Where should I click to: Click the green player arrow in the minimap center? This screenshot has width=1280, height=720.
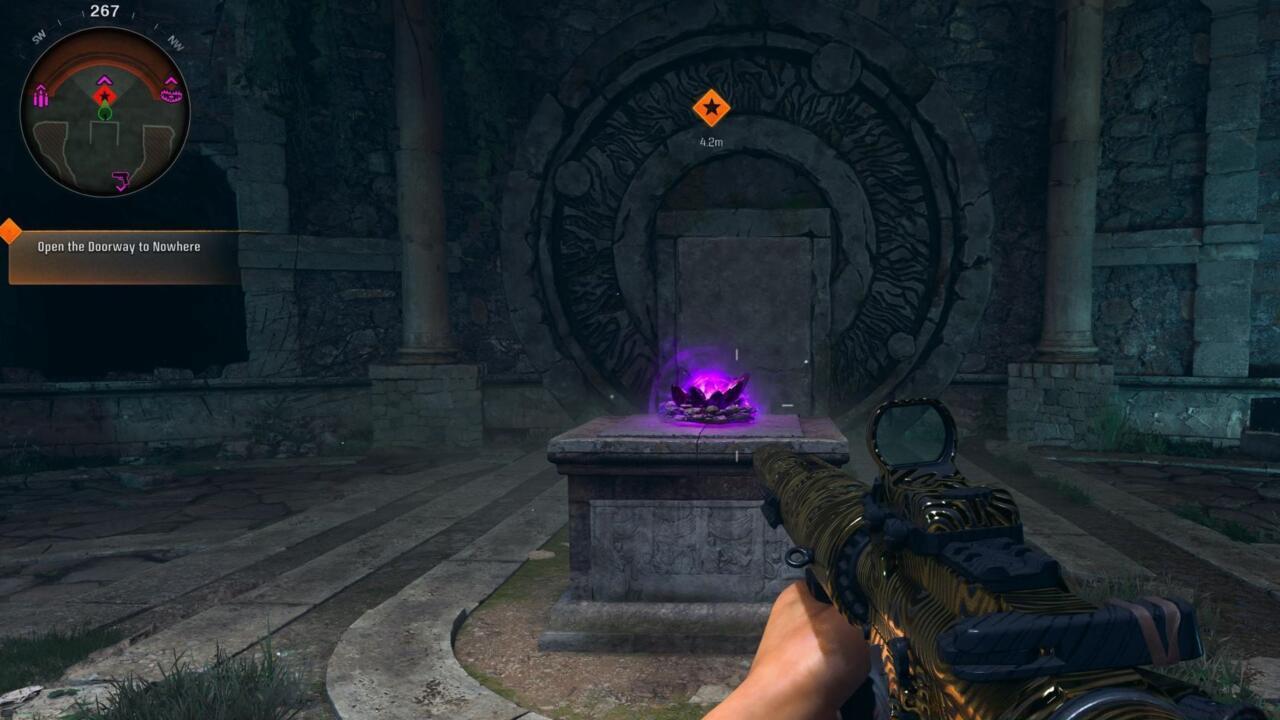[x=106, y=111]
